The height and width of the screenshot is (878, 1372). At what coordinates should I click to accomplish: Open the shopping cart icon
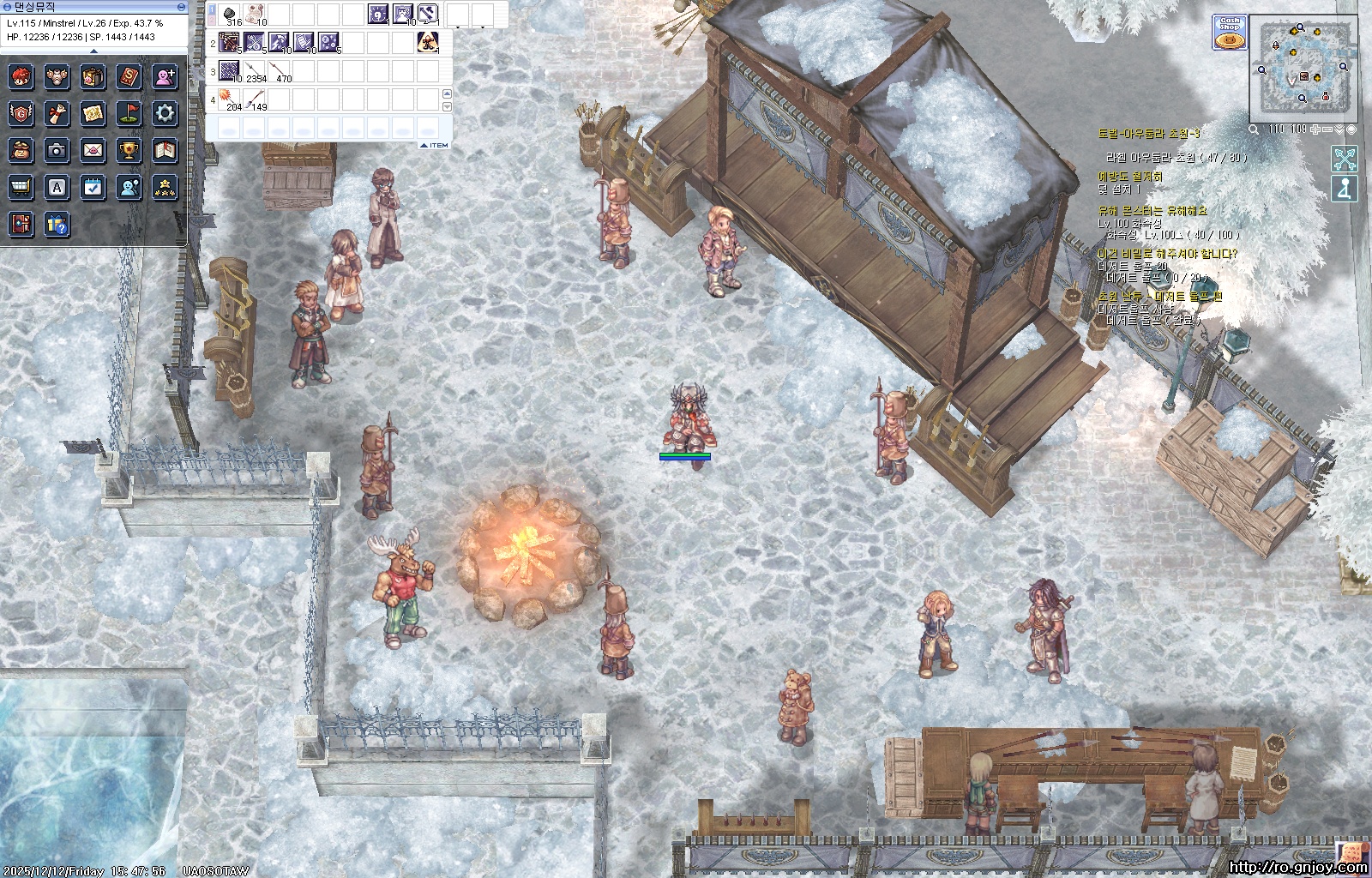[21, 187]
